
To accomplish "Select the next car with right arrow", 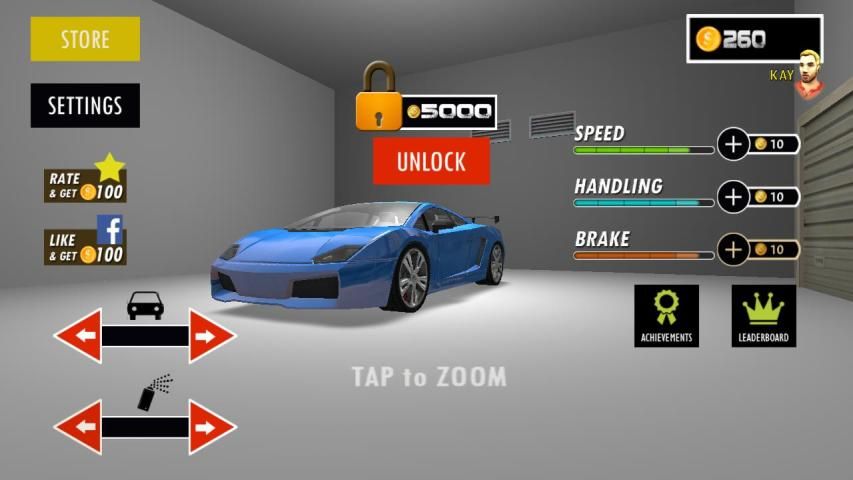I will (210, 336).
